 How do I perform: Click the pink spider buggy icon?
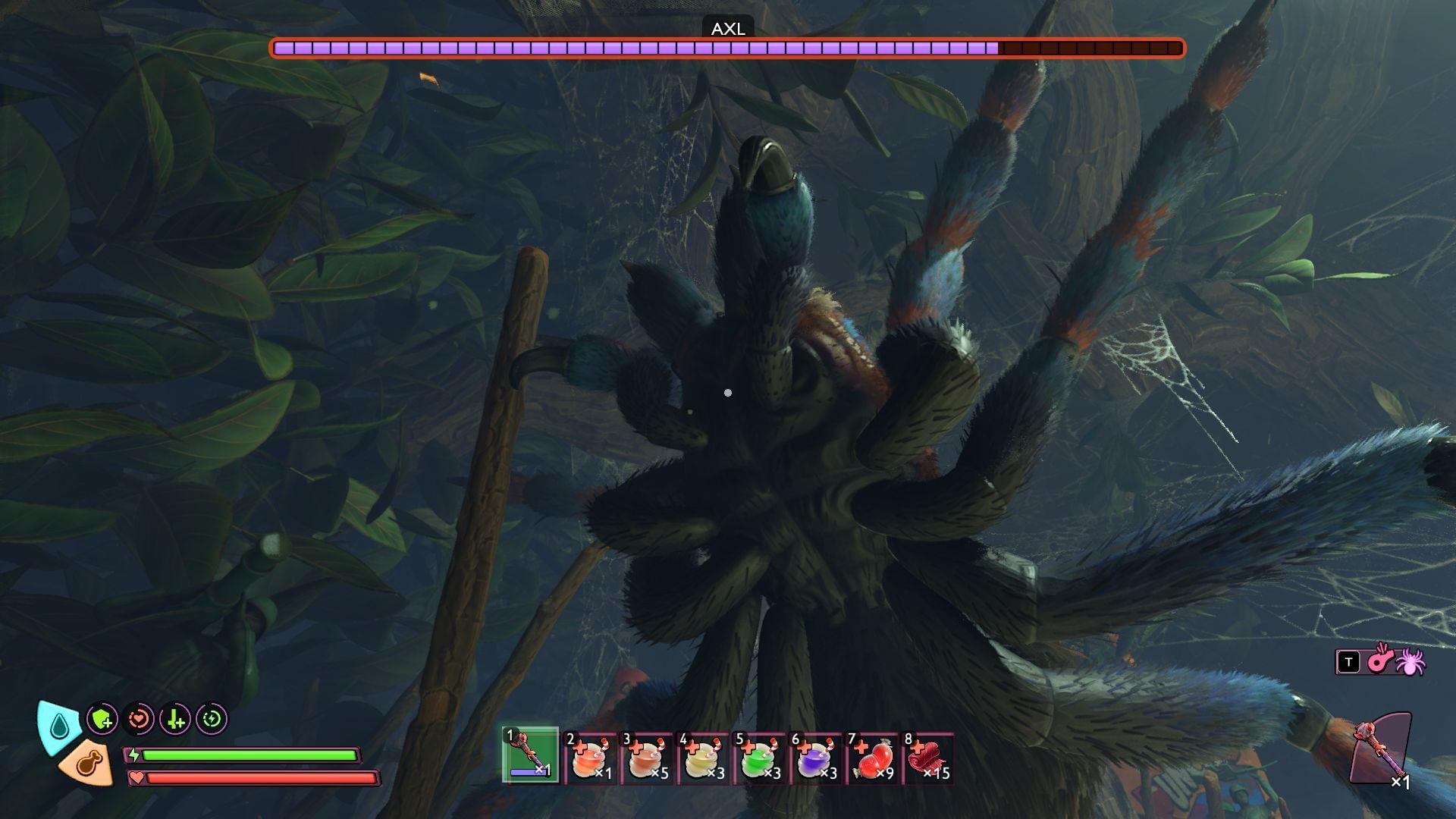point(1410,661)
